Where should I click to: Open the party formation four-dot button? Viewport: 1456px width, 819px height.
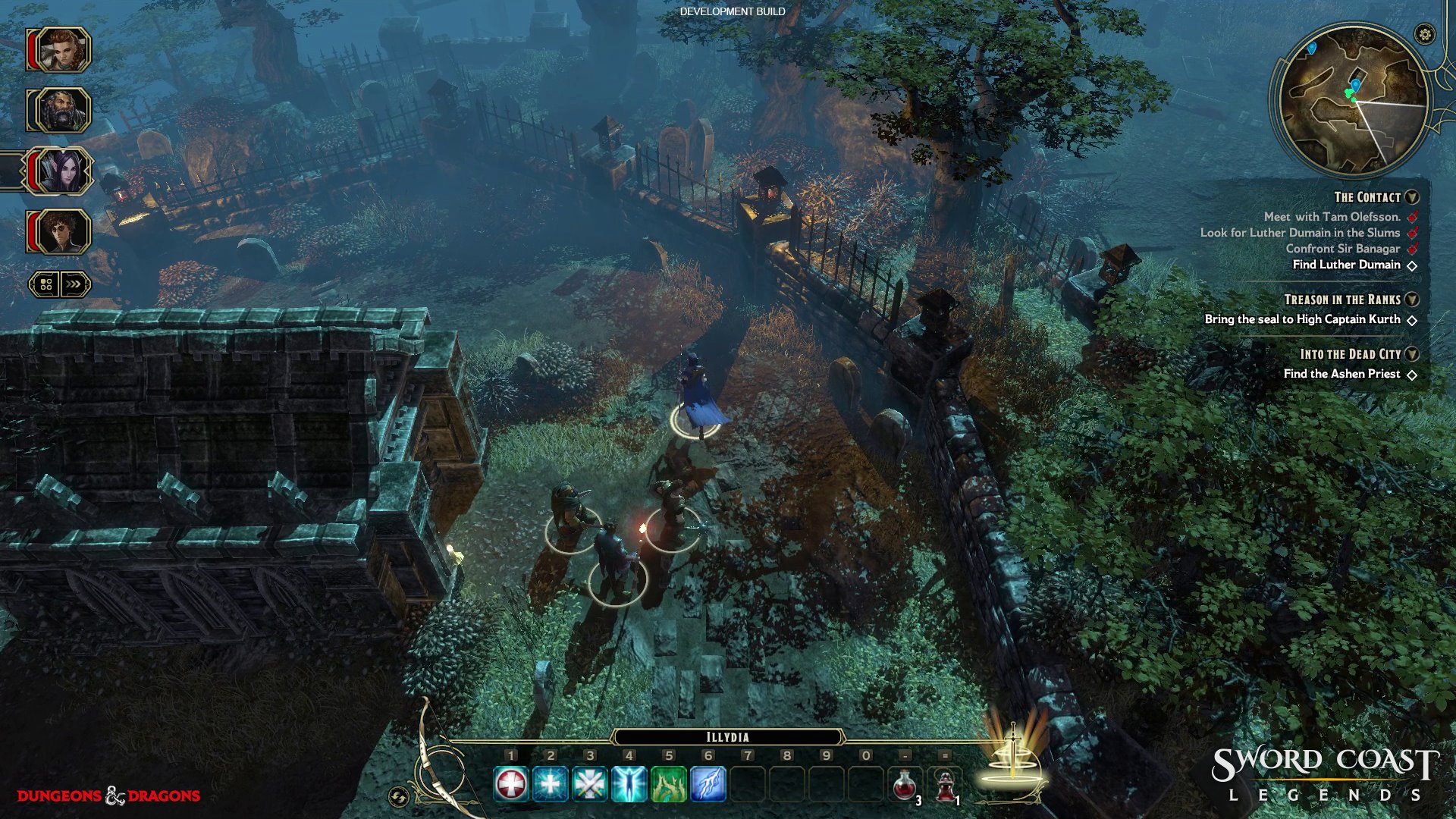(x=45, y=284)
